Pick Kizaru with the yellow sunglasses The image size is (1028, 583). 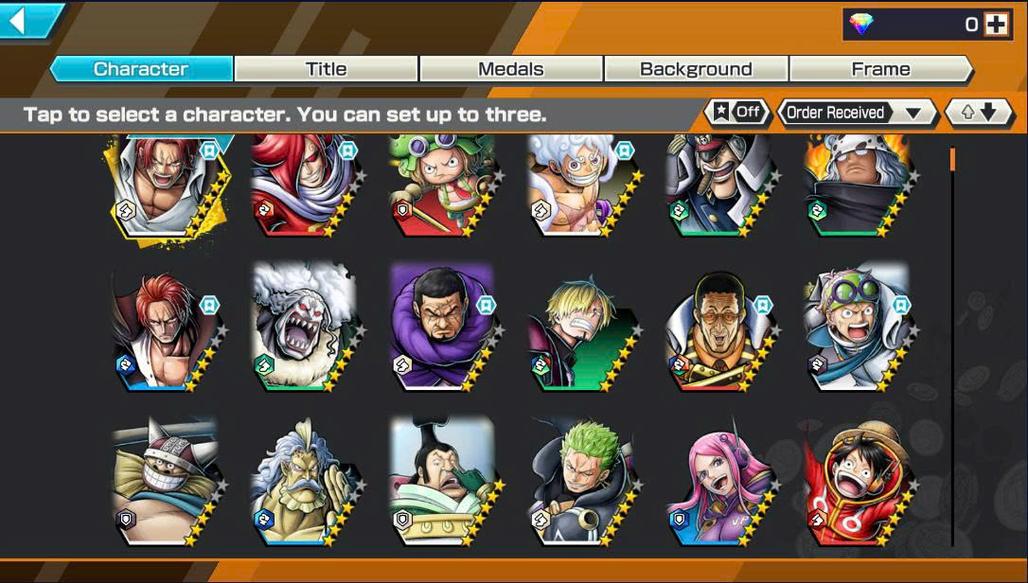717,327
